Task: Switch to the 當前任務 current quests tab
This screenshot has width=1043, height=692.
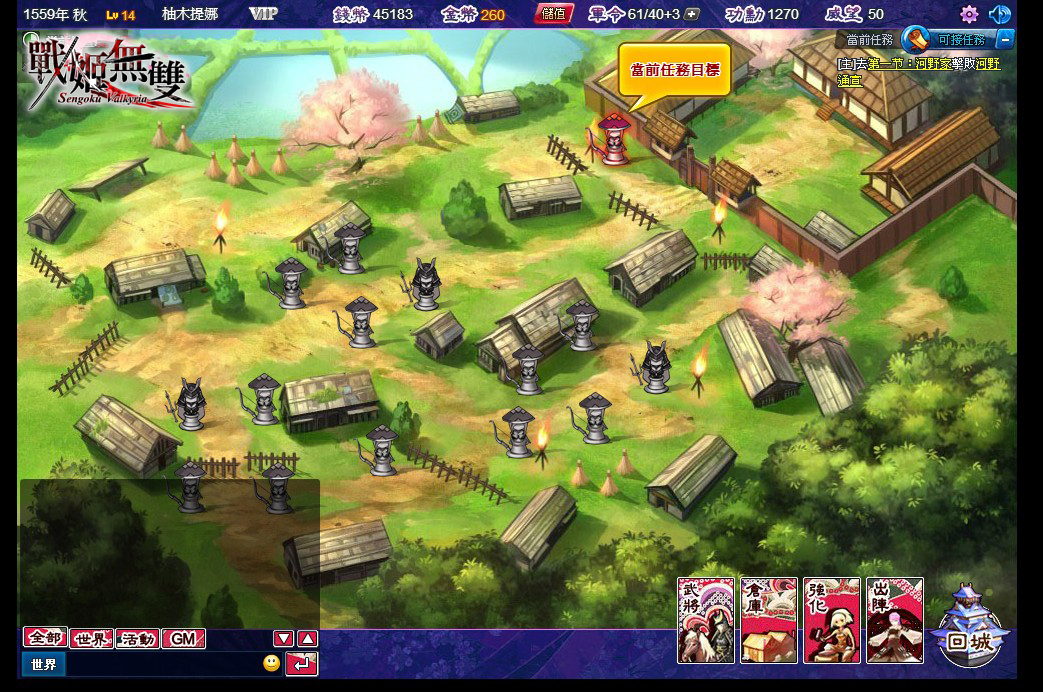Action: click(x=868, y=40)
